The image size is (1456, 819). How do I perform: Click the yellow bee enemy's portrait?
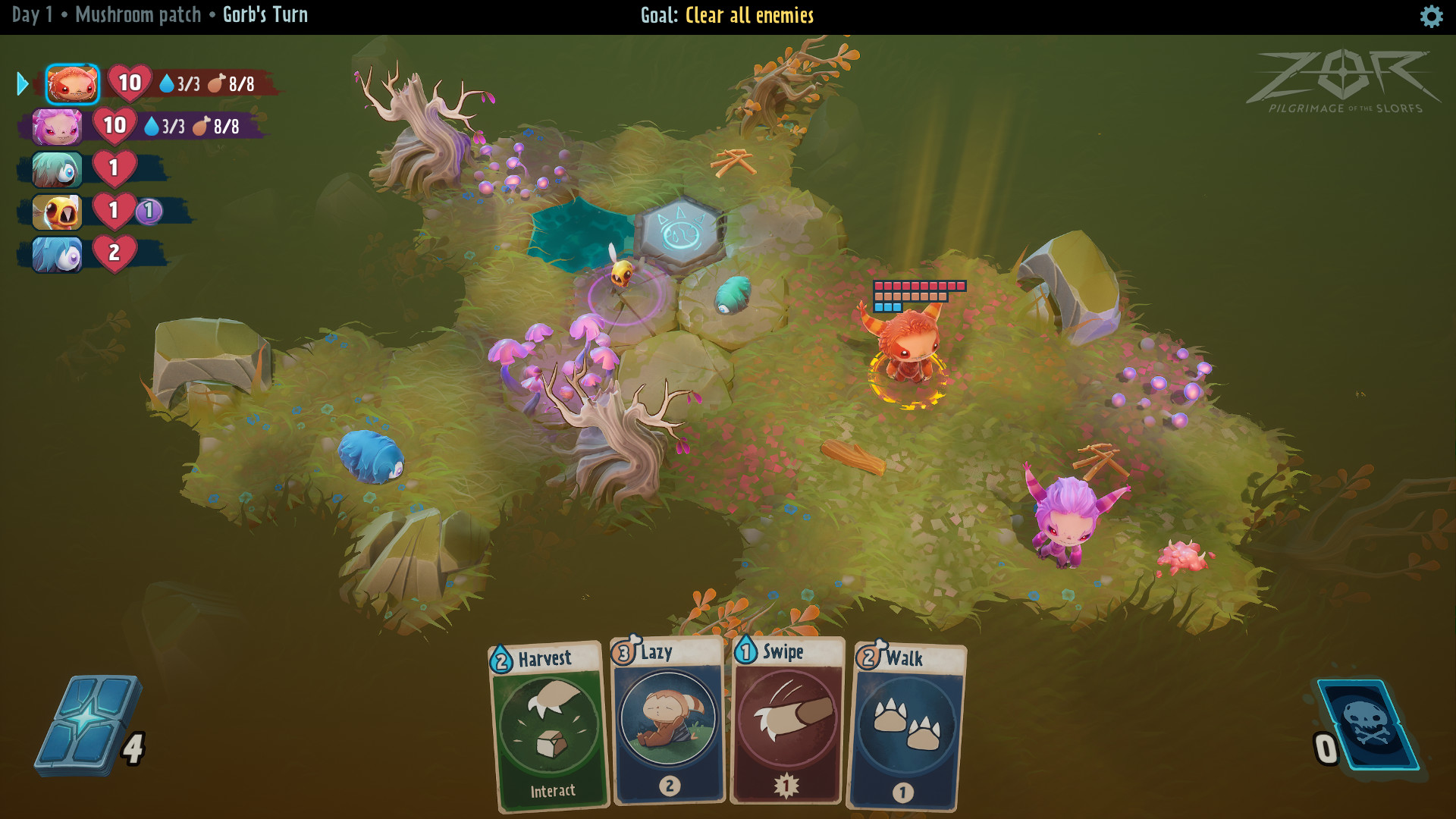click(56, 212)
